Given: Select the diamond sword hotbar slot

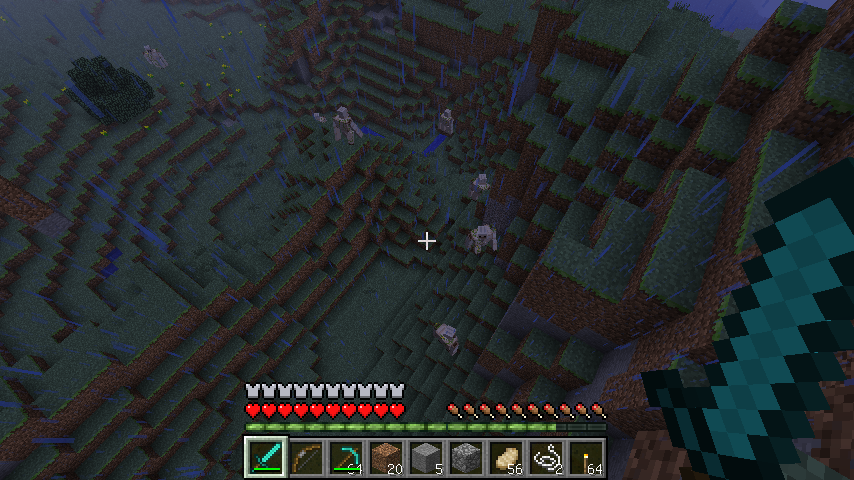Looking at the screenshot, I should click(266, 458).
